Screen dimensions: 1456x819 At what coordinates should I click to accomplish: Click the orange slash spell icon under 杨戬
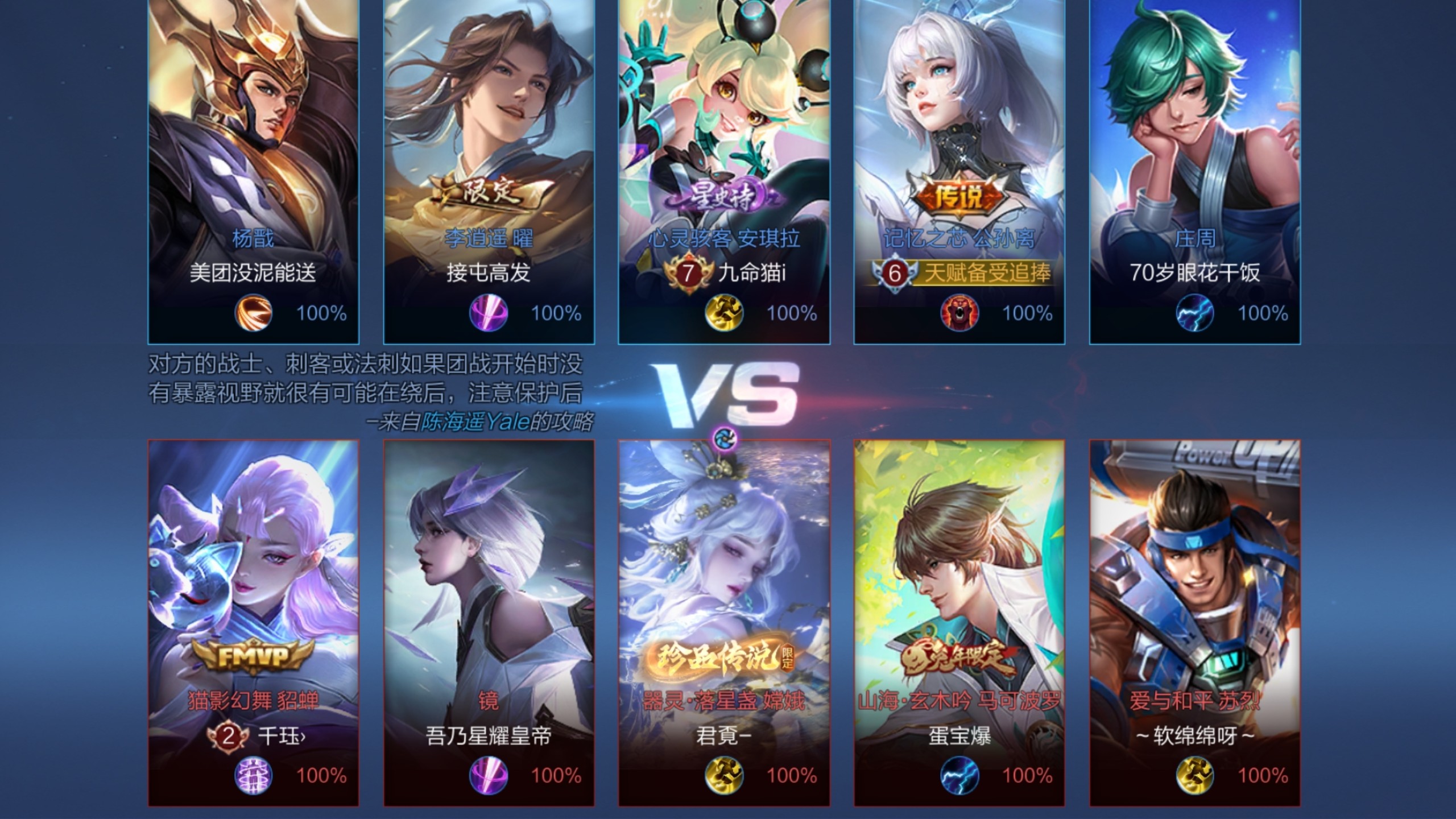253,313
